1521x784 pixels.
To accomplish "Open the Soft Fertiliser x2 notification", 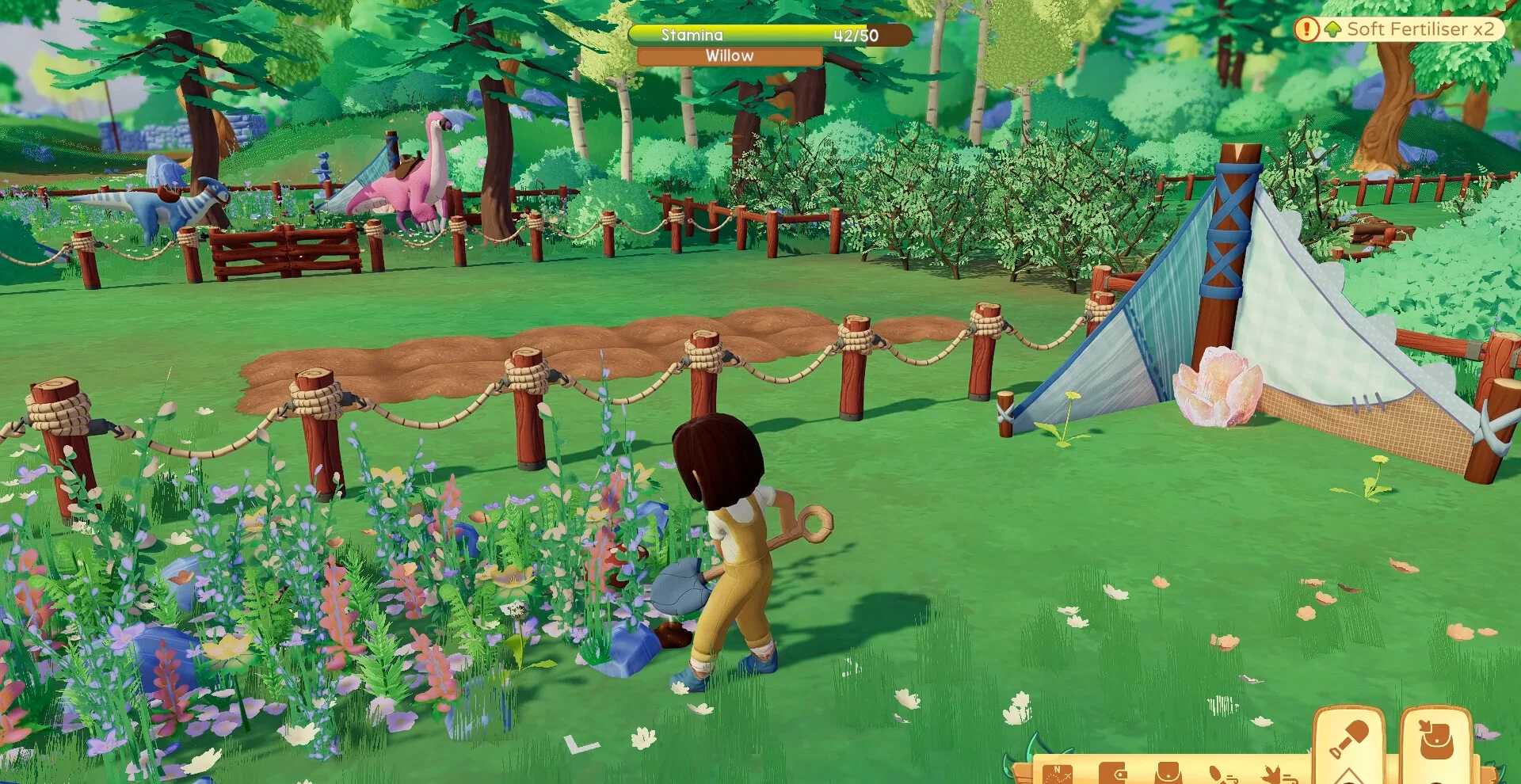I will click(x=1398, y=29).
